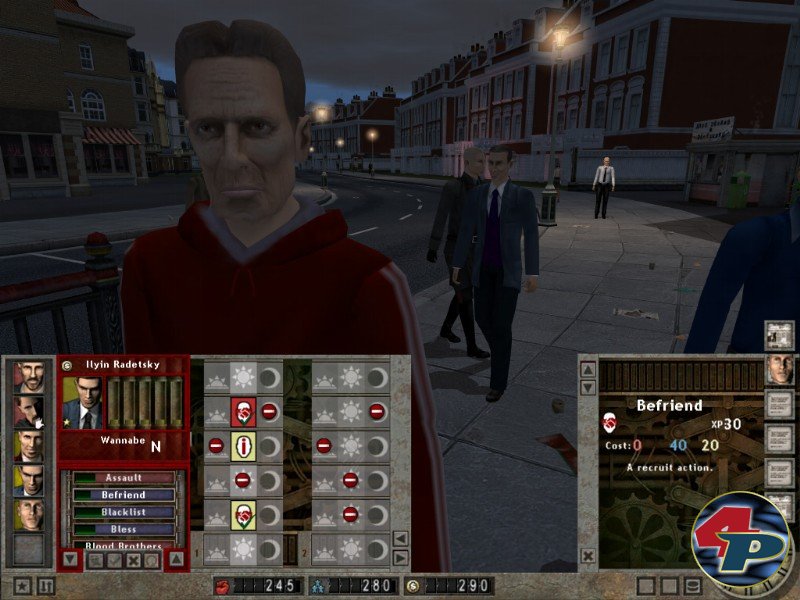This screenshot has height=600, width=800.
Task: Select the Blacklist action
Action: [x=124, y=512]
